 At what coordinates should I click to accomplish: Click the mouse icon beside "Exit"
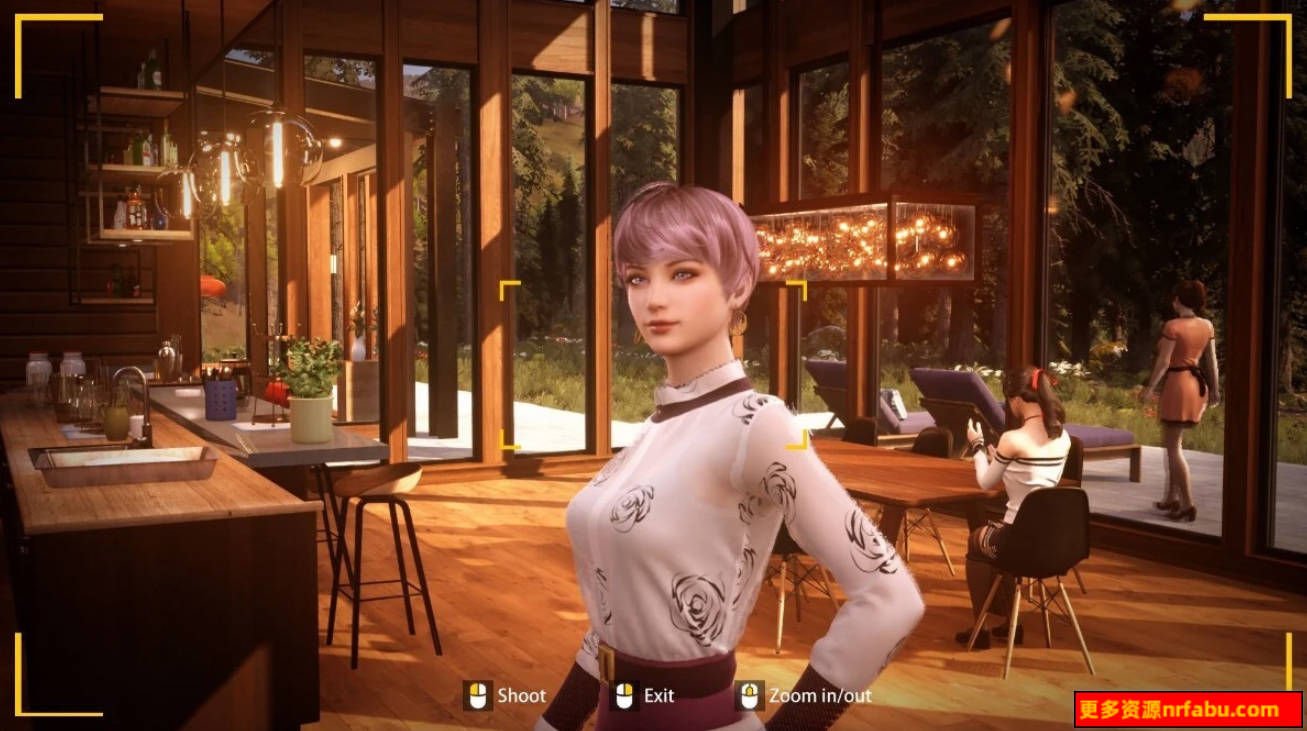[x=626, y=696]
